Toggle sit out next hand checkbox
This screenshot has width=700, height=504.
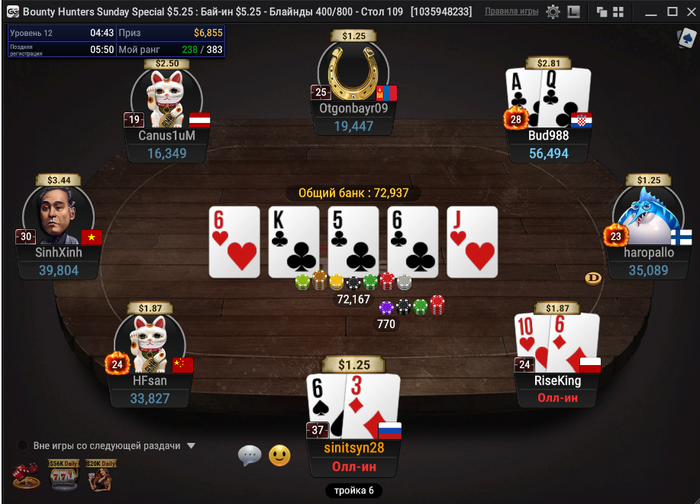(x=22, y=446)
